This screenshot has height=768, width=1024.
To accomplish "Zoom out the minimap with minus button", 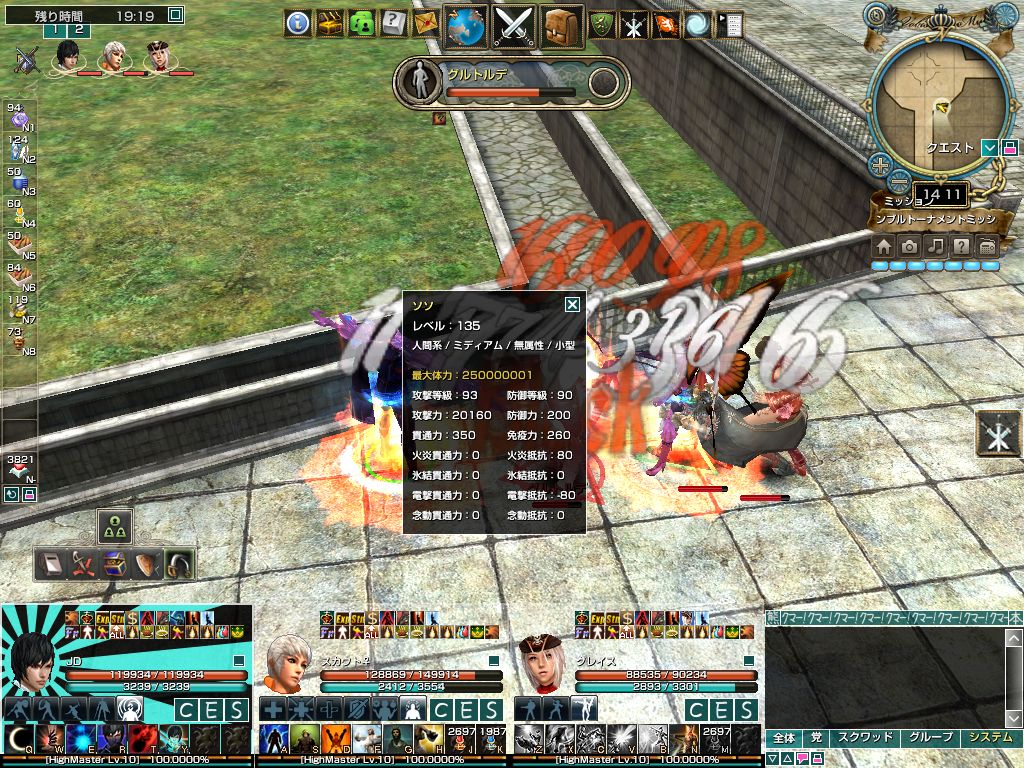I will coord(899,181).
